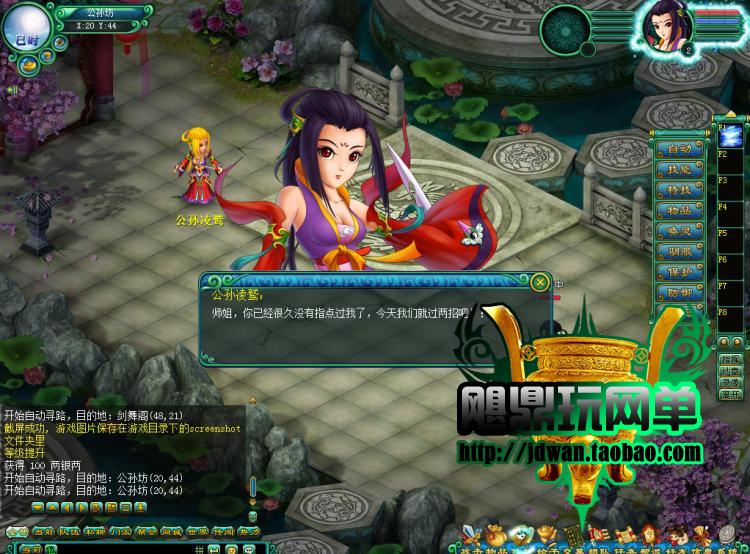Screen dimensions: 750x554
Task: Switch to the 帮会 (Guild) chat channel tab
Action: click(146, 533)
